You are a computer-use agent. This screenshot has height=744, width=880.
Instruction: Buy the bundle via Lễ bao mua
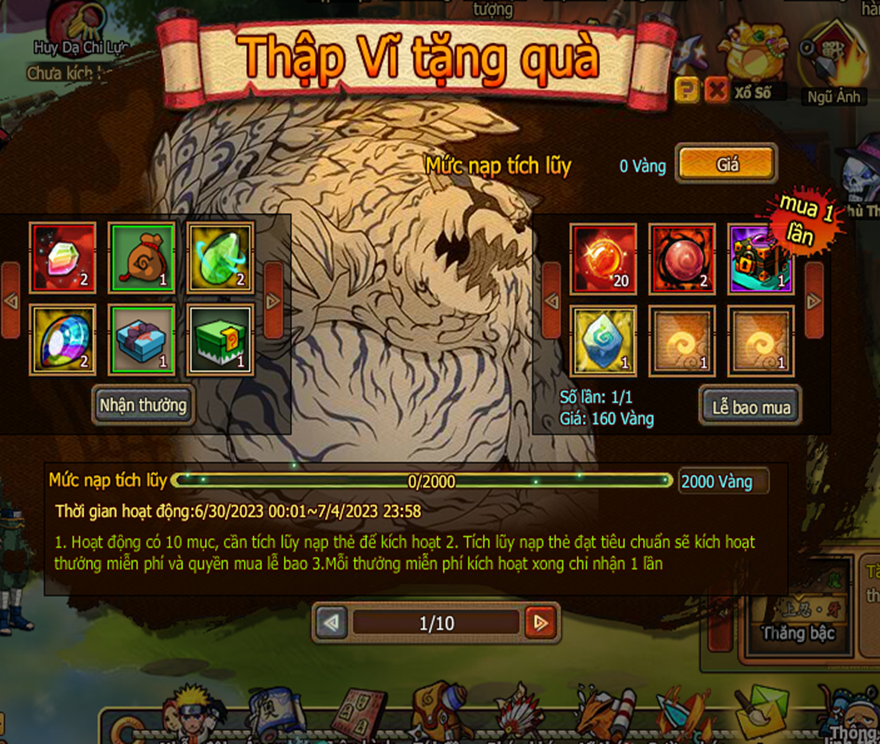click(x=750, y=406)
